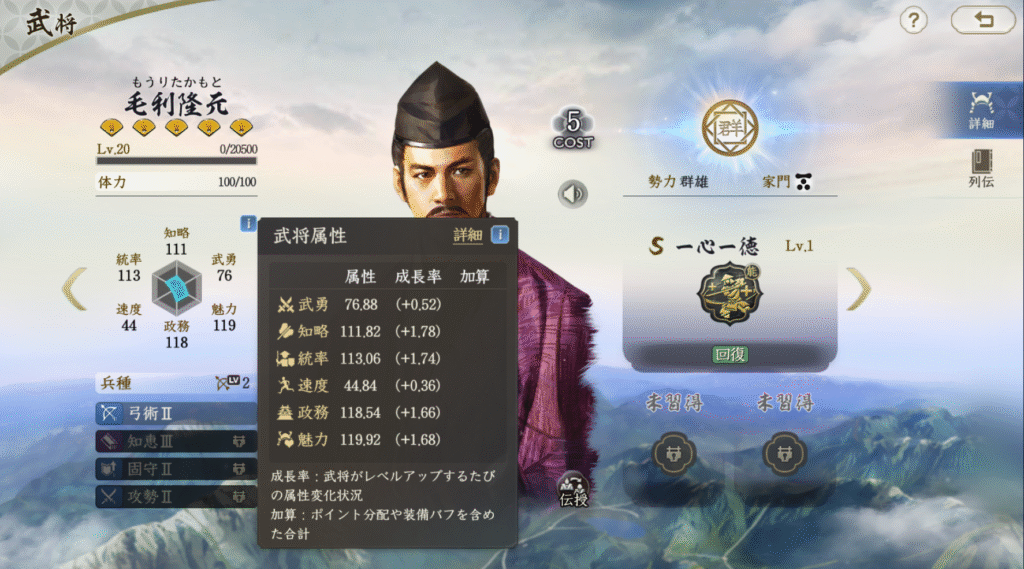Select the 攻勢Ⅱ trait row

pyautogui.click(x=175, y=495)
